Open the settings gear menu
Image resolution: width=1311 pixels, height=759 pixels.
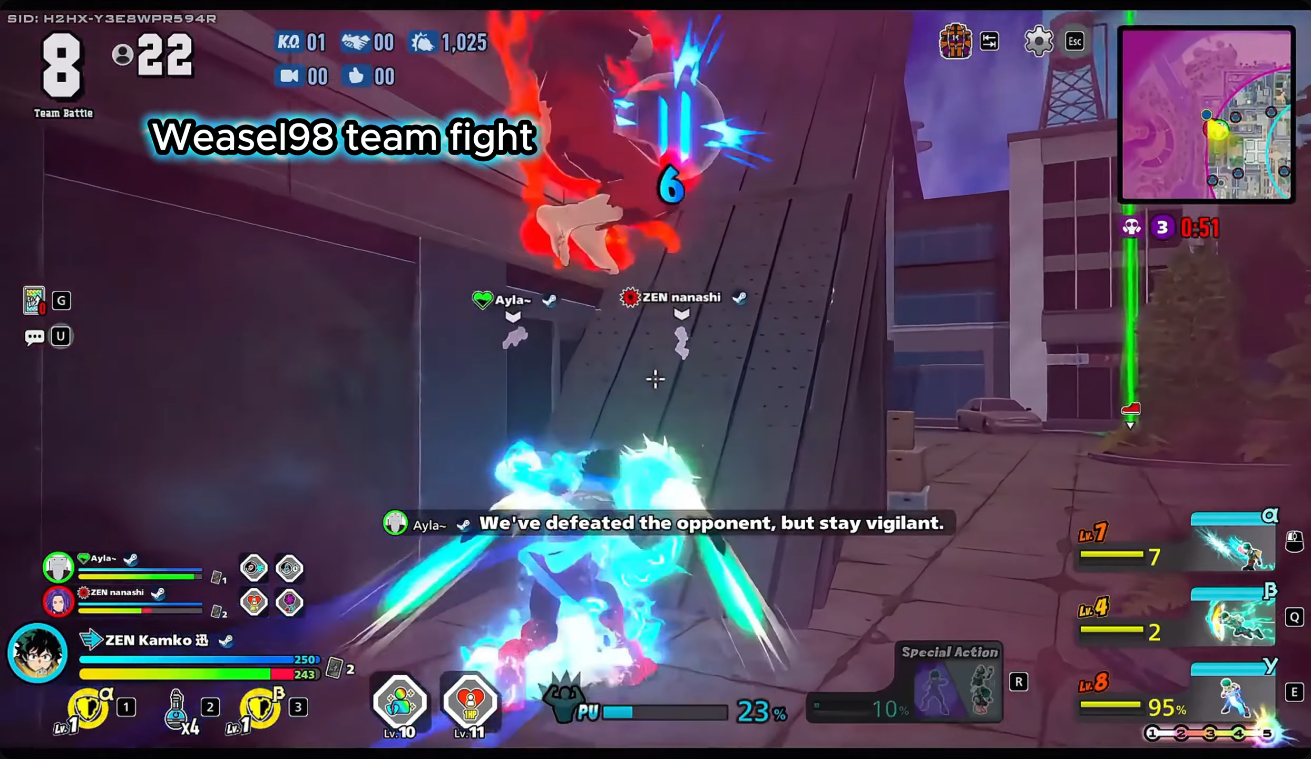1039,41
